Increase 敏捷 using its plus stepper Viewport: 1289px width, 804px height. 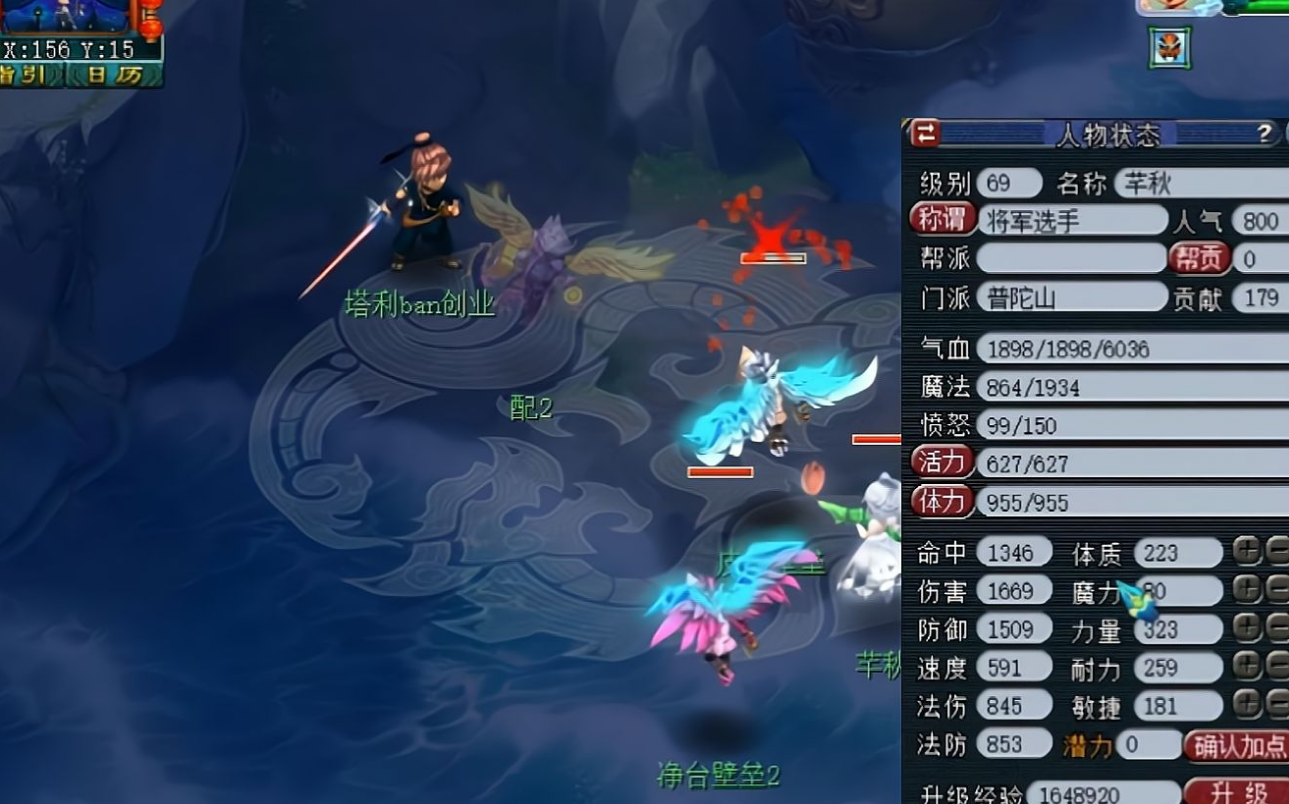1246,706
